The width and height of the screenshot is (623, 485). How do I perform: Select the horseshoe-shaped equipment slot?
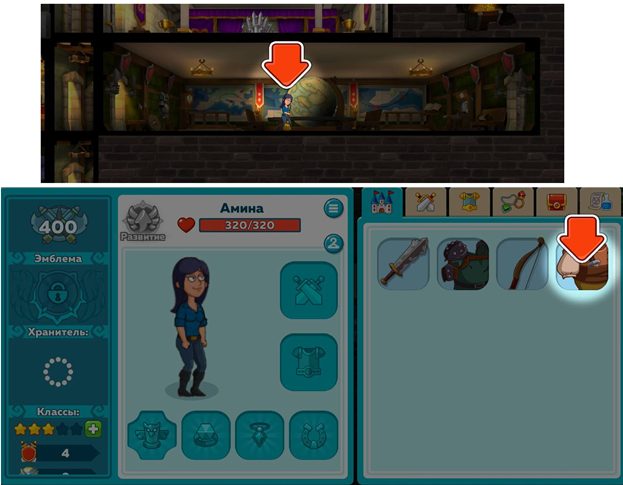[x=313, y=435]
